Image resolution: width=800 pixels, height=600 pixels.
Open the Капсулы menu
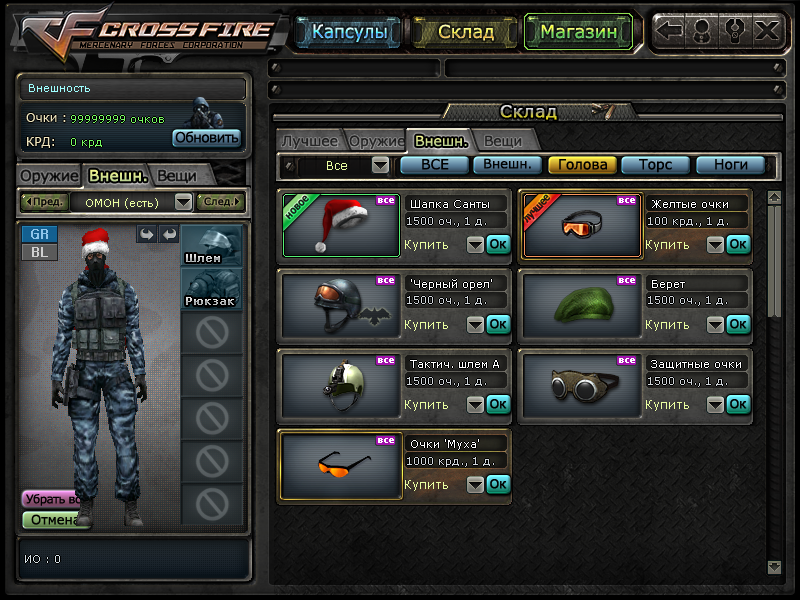tap(349, 32)
